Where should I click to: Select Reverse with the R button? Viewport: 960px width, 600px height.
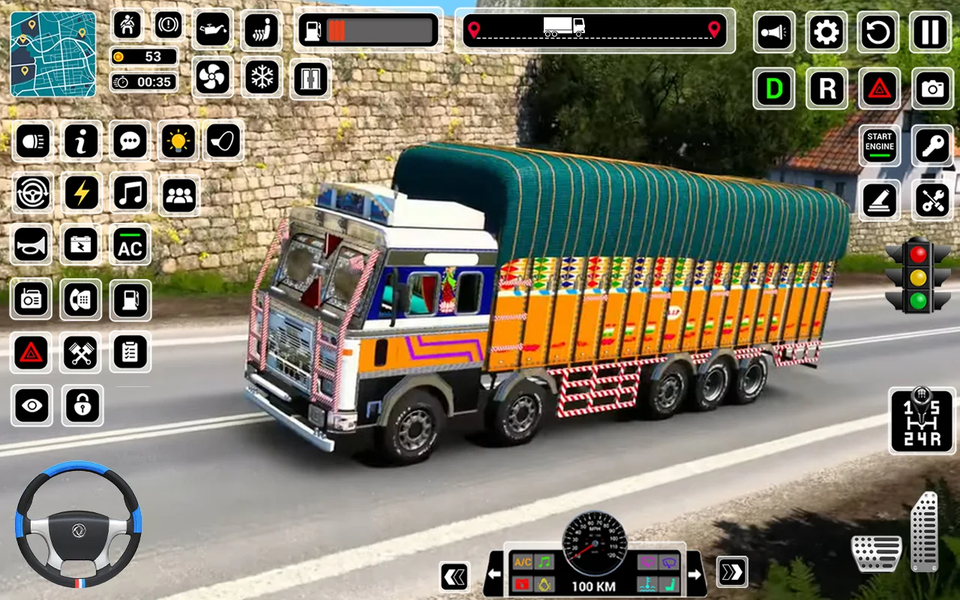pyautogui.click(x=826, y=89)
